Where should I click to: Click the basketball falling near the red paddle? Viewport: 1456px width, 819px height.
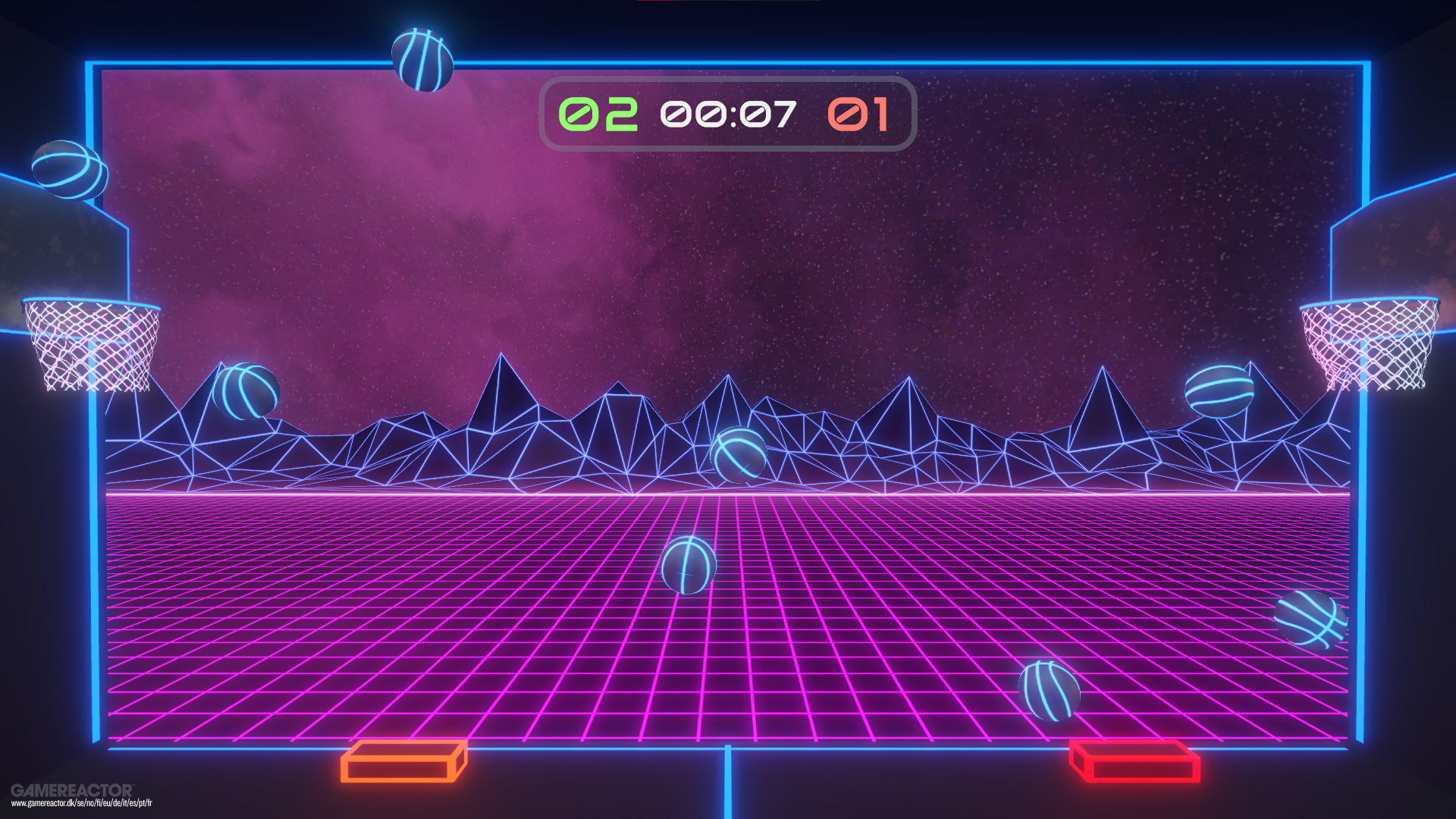point(1049,691)
